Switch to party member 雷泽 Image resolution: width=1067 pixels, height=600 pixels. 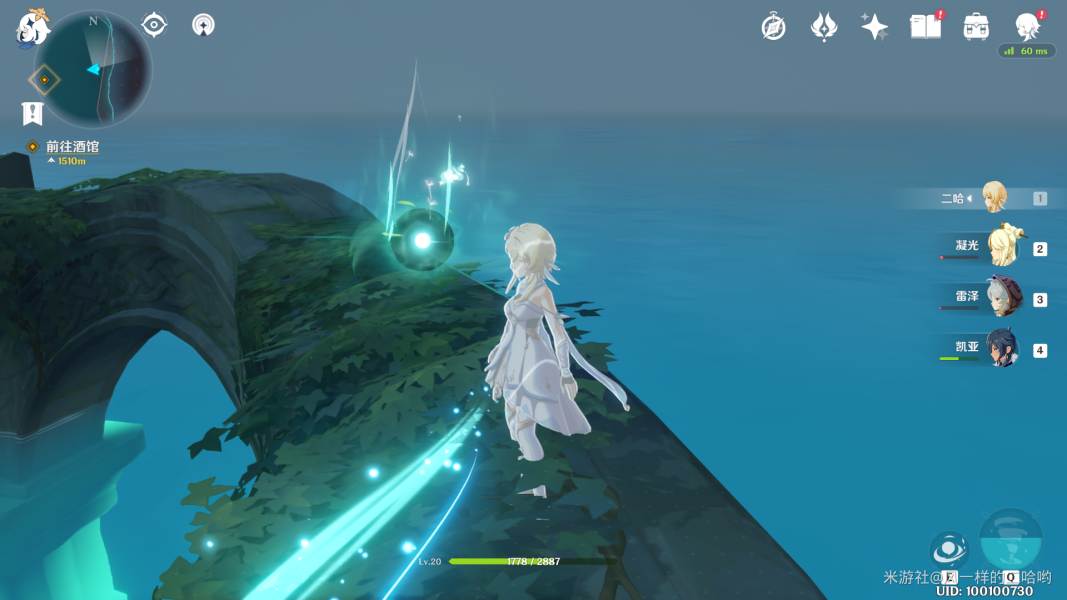pos(1001,299)
